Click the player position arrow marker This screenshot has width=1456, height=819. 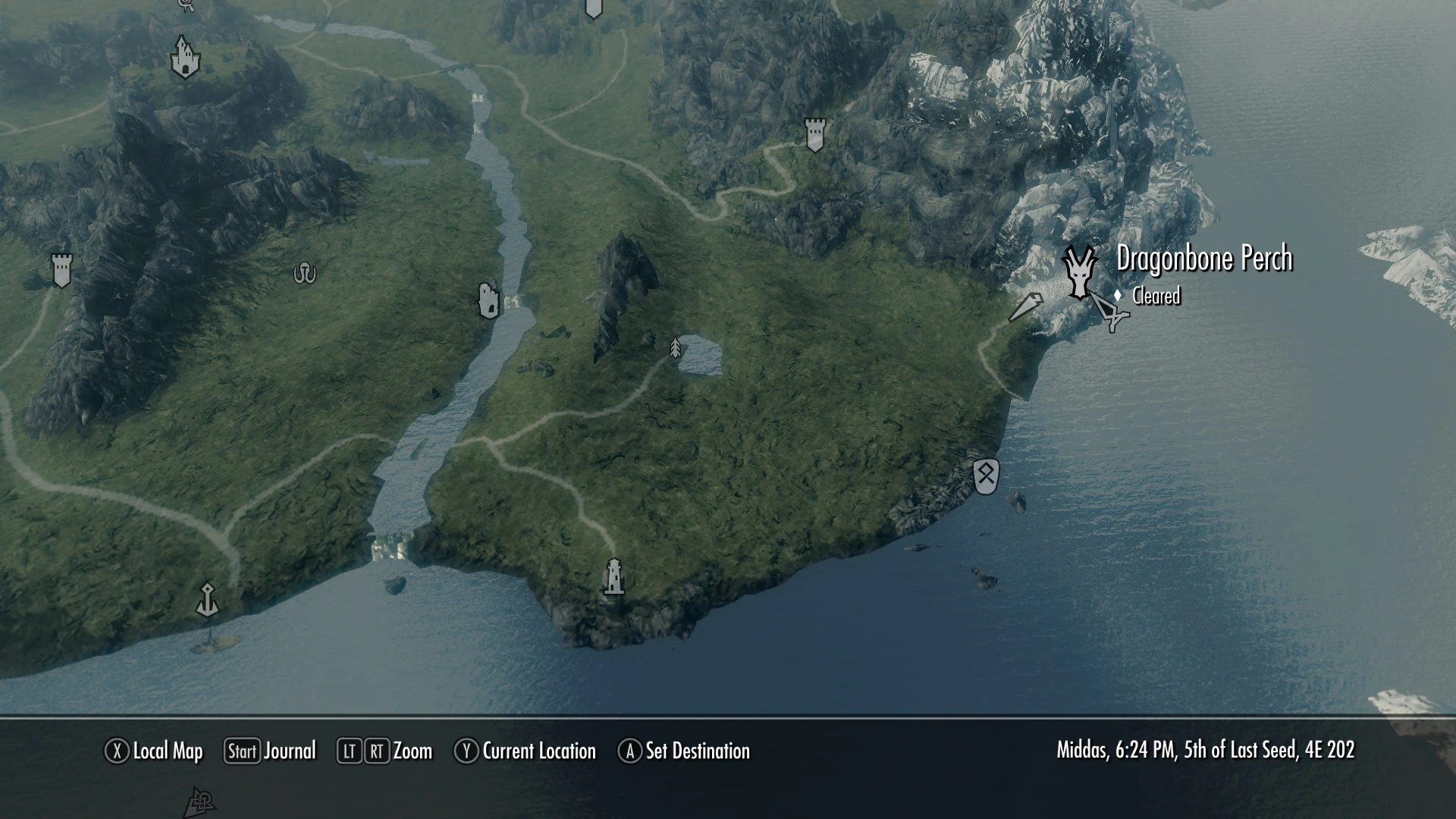1026,307
